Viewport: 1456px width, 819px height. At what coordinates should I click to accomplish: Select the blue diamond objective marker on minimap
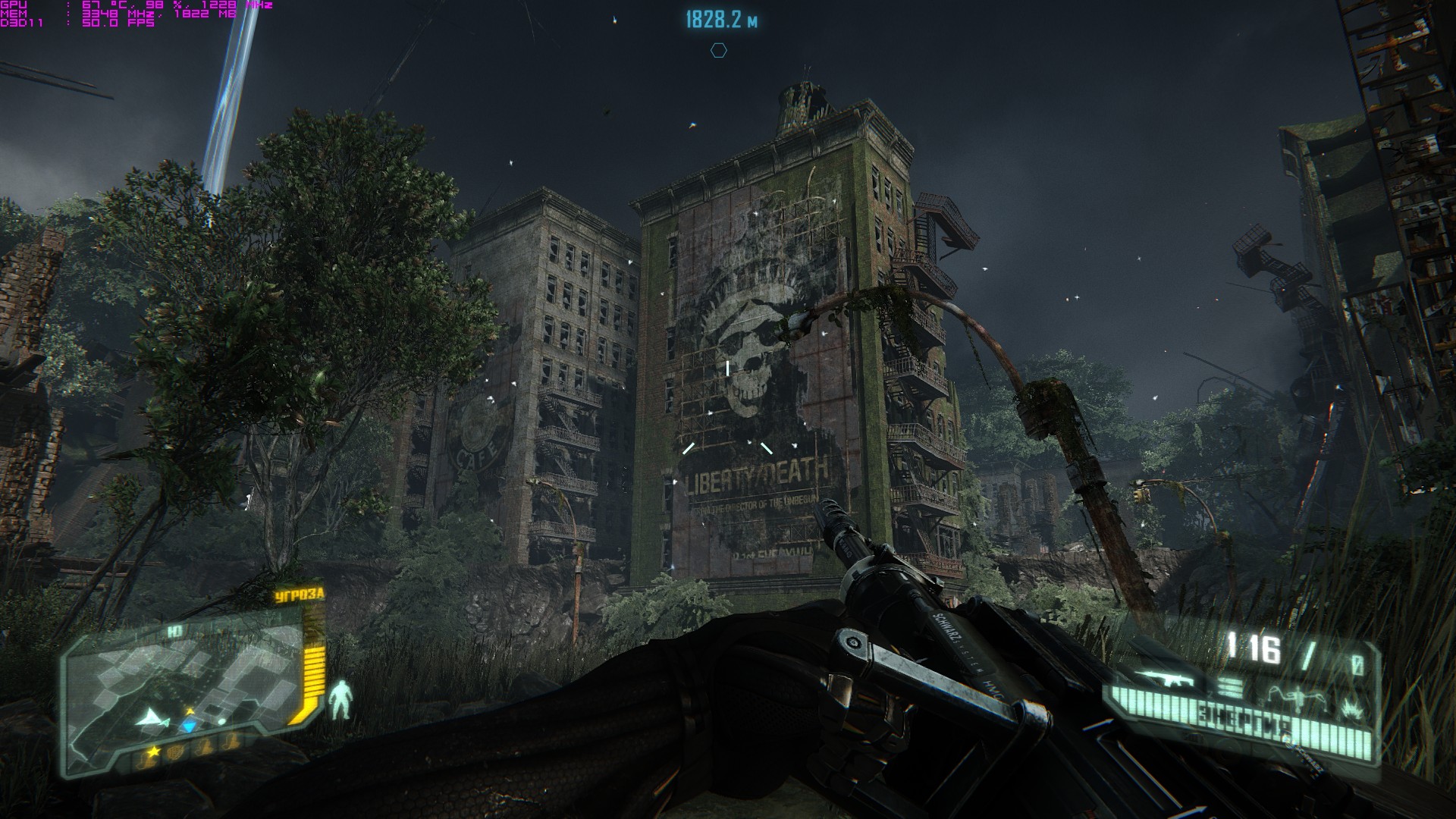(189, 726)
